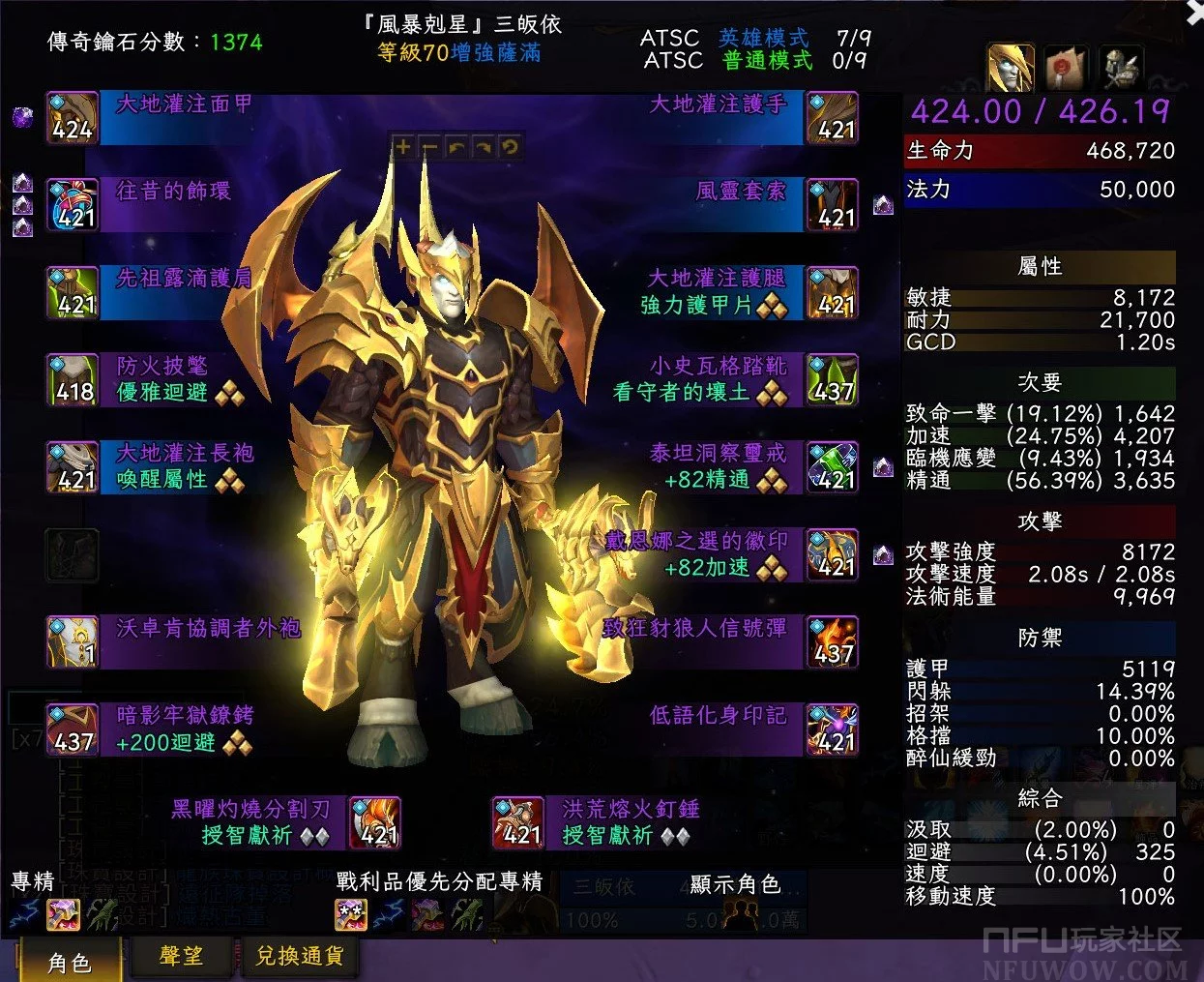Switch to the 角色 tab
This screenshot has width=1204, height=982.
click(69, 961)
